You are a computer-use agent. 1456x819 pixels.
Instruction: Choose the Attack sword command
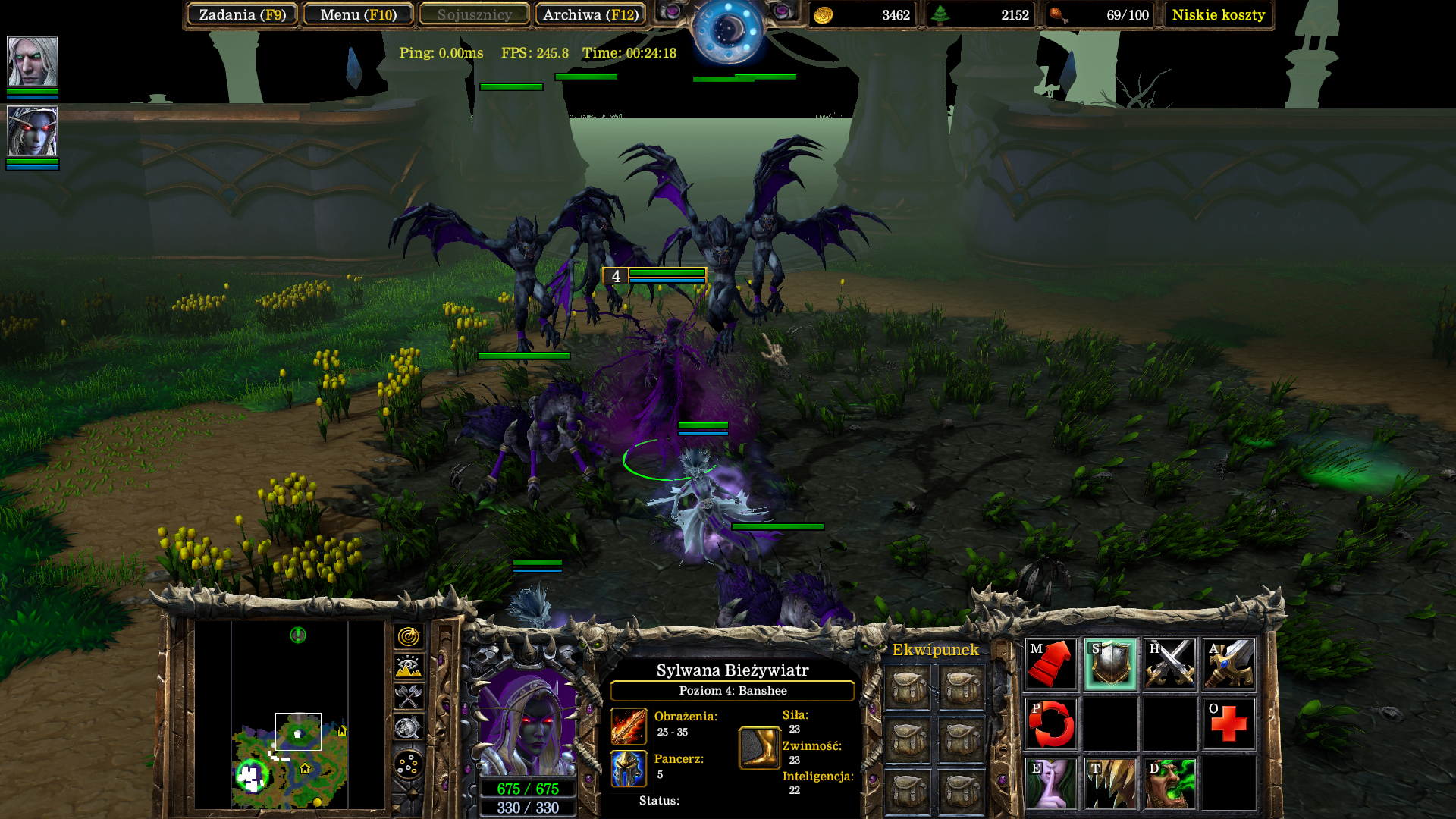(x=1228, y=664)
